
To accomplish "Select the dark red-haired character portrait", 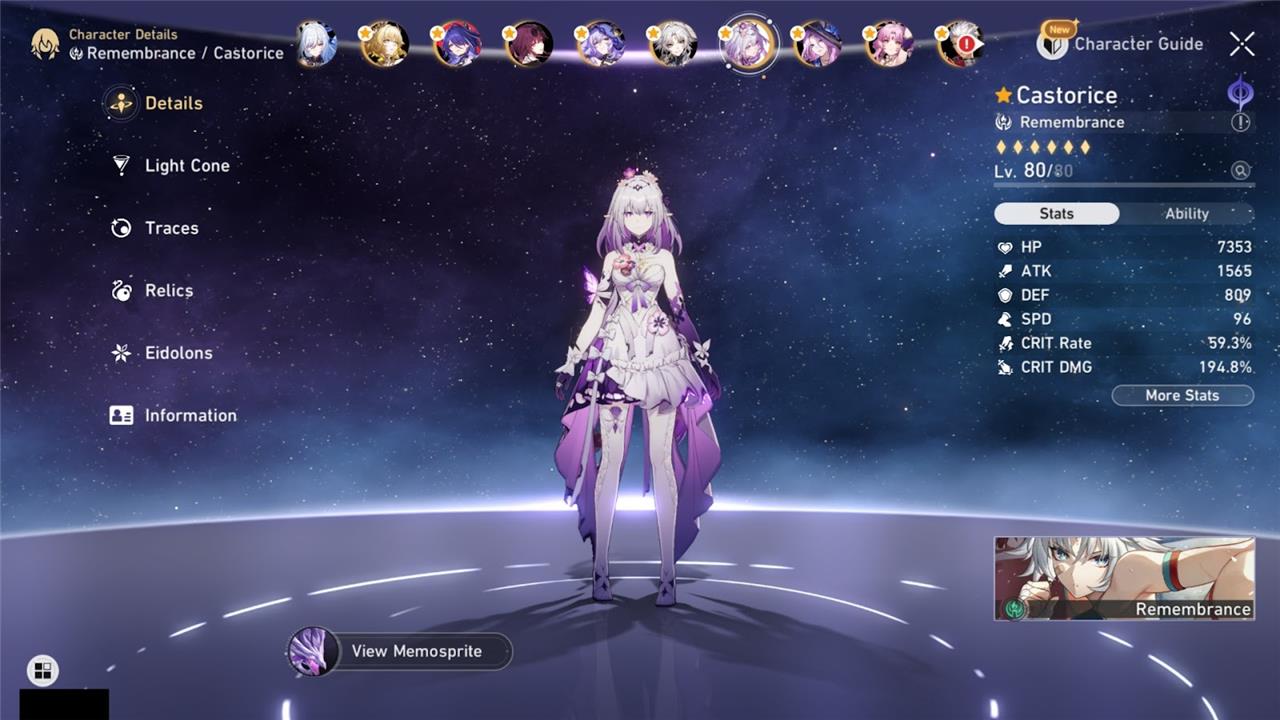I will coord(530,45).
